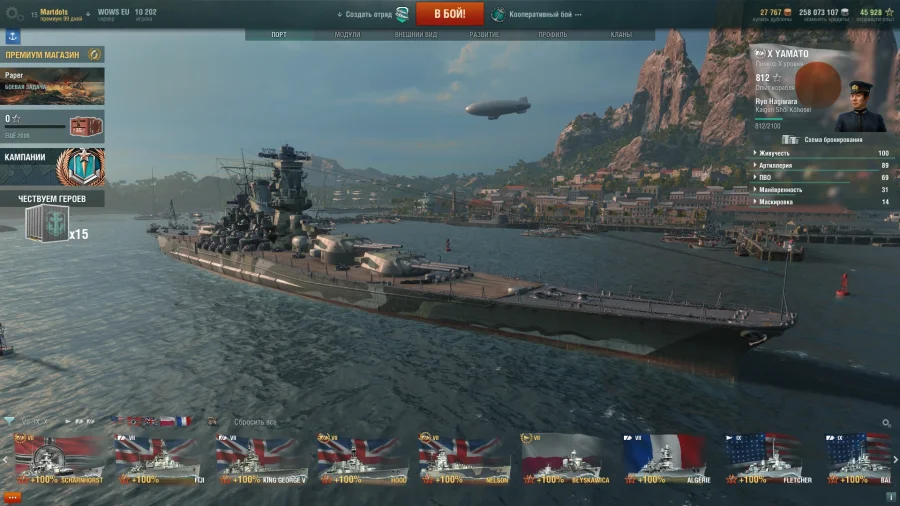Open the Paper combat mission panel
Image resolution: width=900 pixels, height=506 pixels.
[x=52, y=85]
